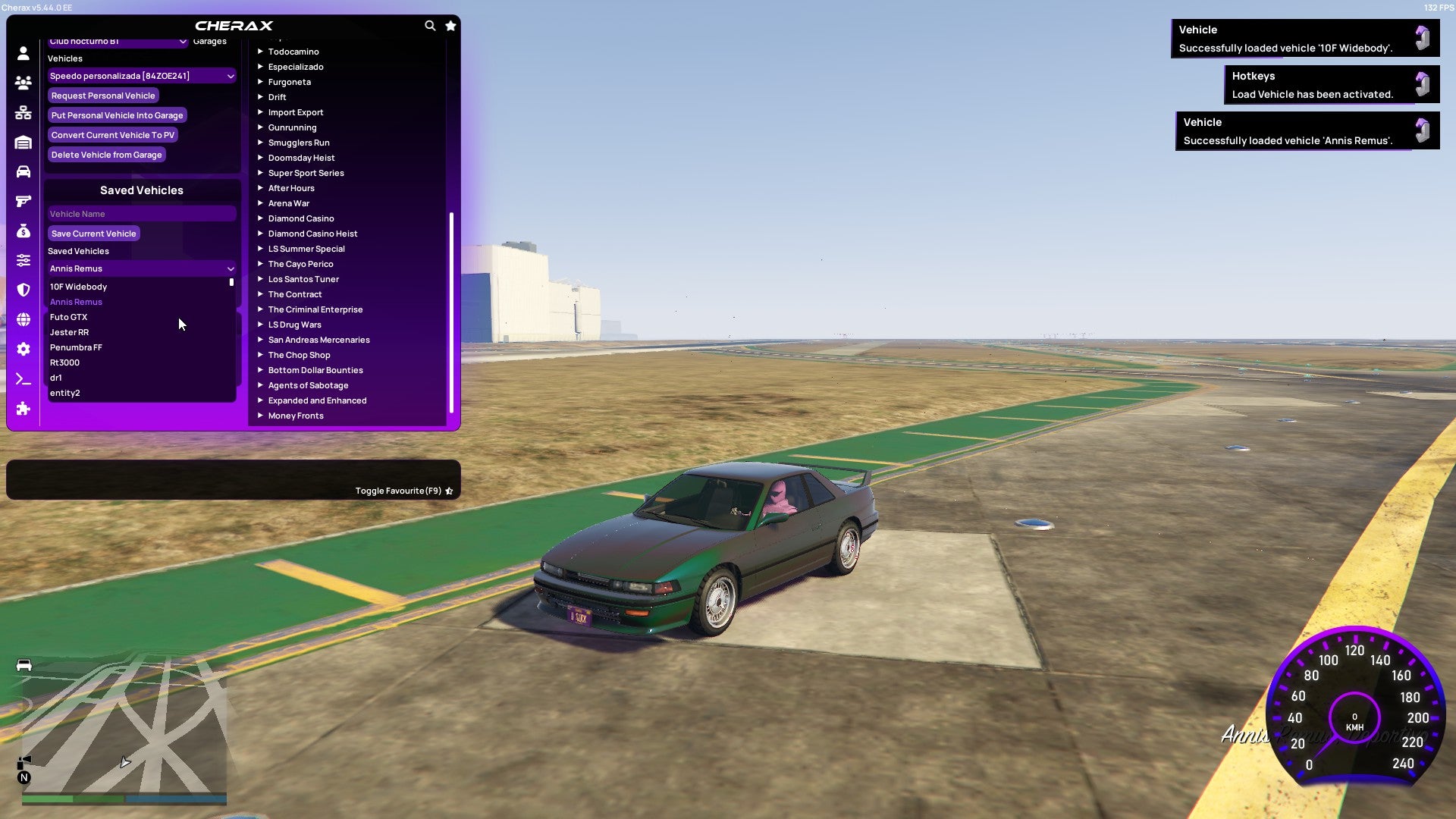Image resolution: width=1456 pixels, height=819 pixels.
Task: Select the Vehicle menu car icon
Action: 23,172
